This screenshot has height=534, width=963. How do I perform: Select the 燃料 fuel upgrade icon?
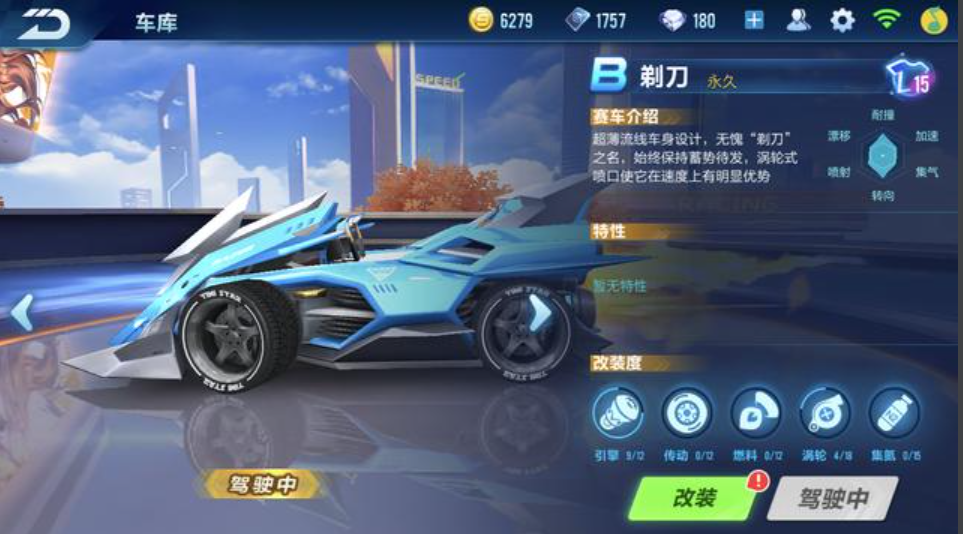[x=756, y=412]
